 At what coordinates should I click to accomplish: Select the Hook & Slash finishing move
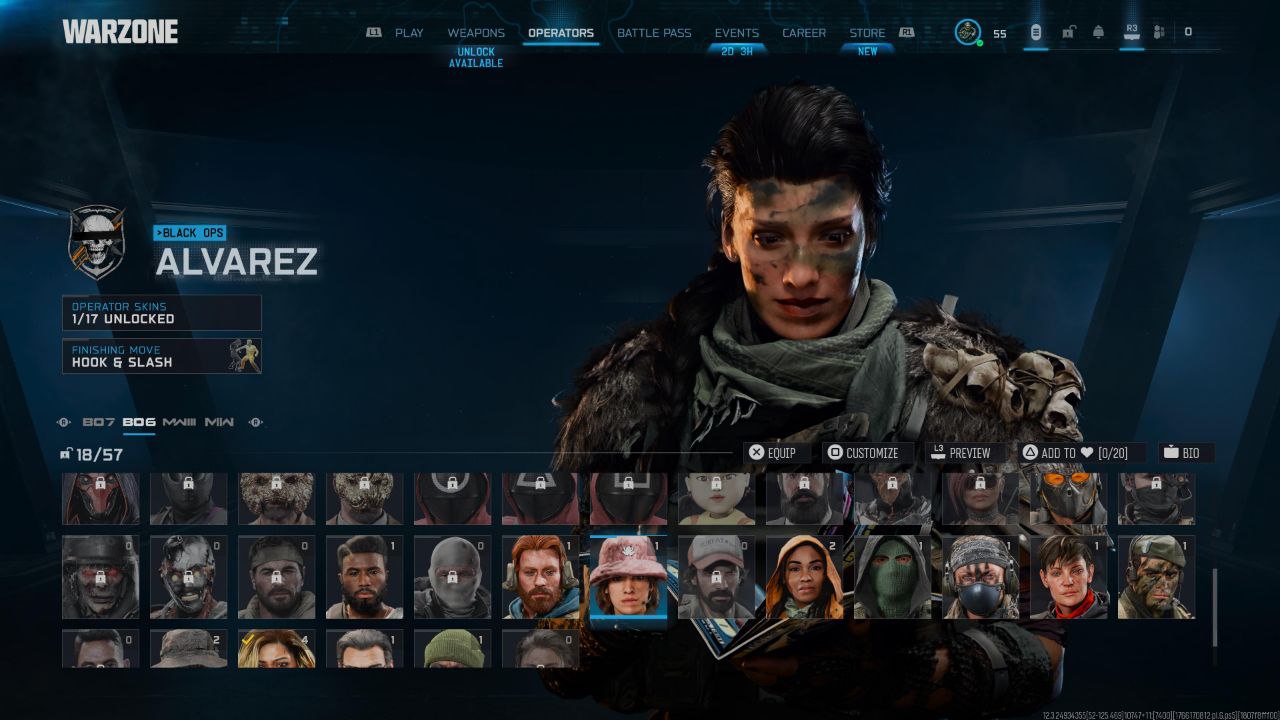tap(161, 356)
